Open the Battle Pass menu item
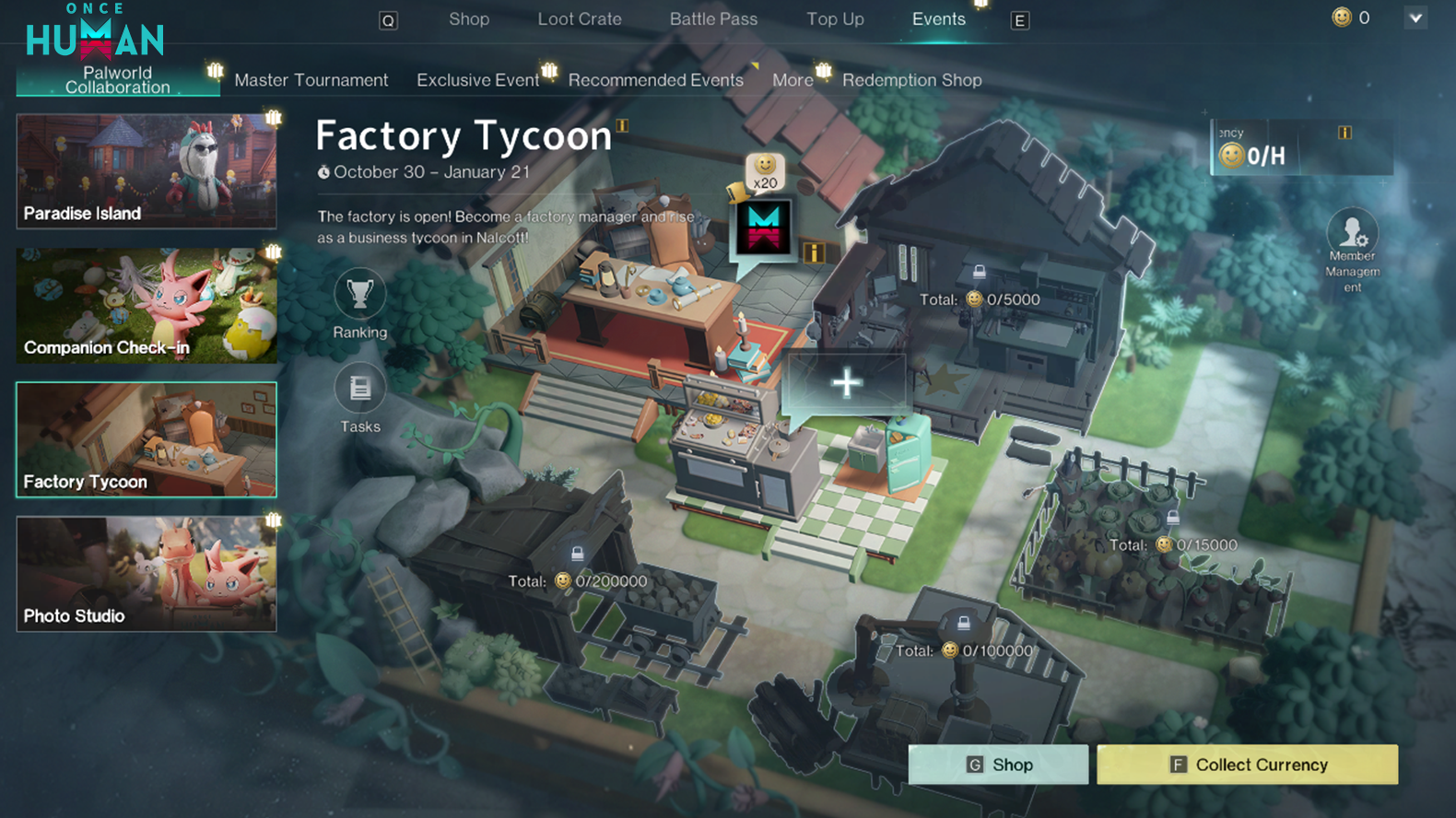This screenshot has height=818, width=1456. coord(713,18)
